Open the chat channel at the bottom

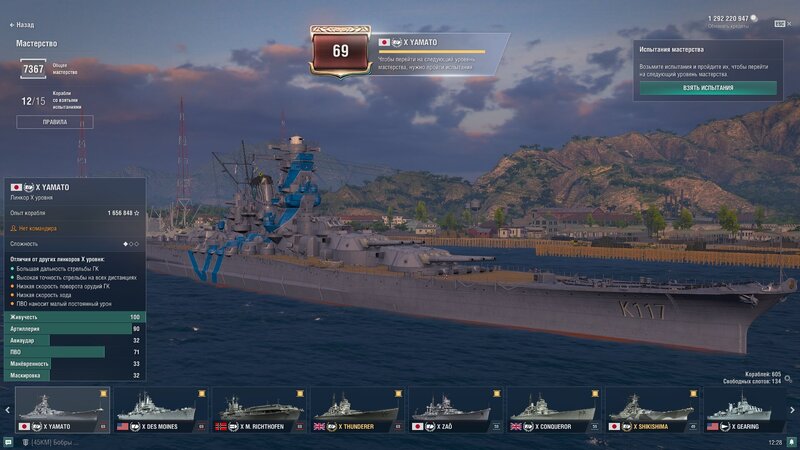[x=50, y=441]
